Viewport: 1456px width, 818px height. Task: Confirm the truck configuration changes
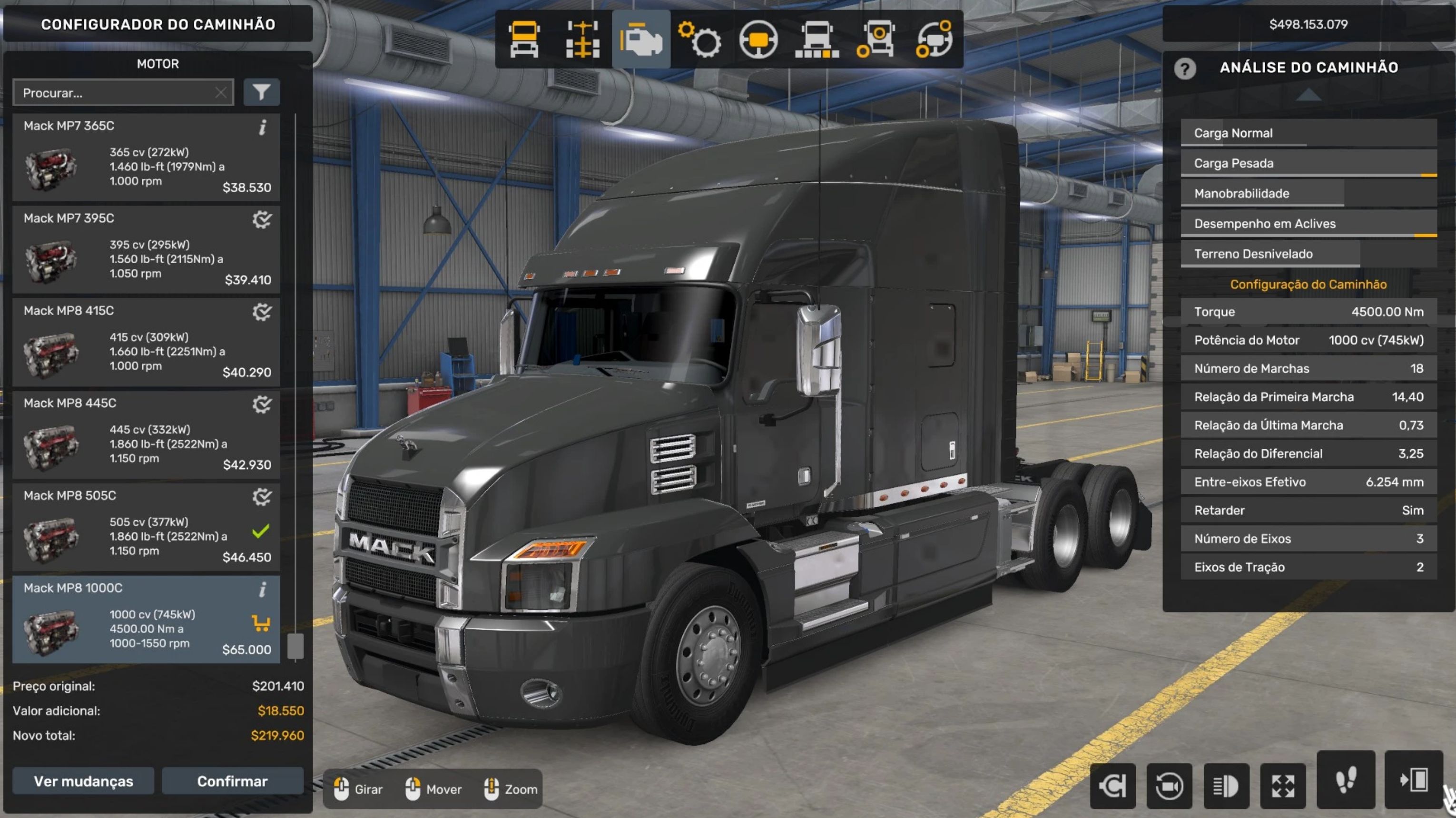232,781
